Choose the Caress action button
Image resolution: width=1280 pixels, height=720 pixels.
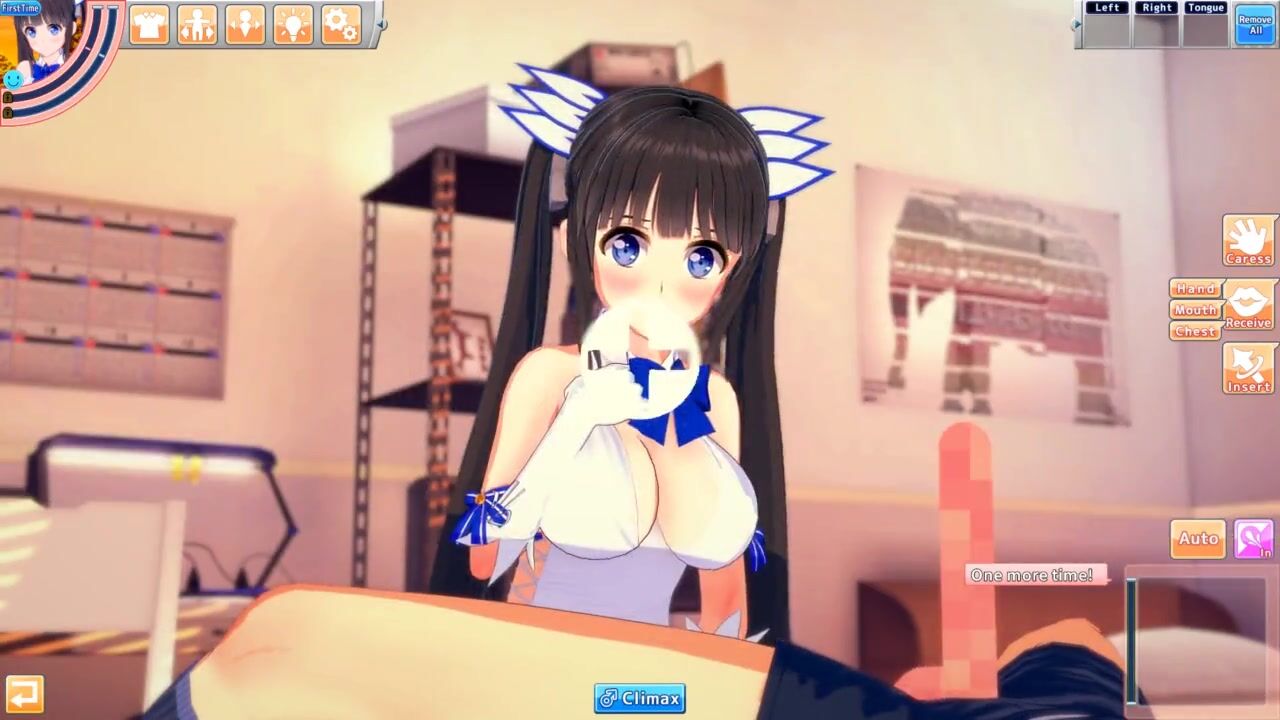coord(1248,240)
